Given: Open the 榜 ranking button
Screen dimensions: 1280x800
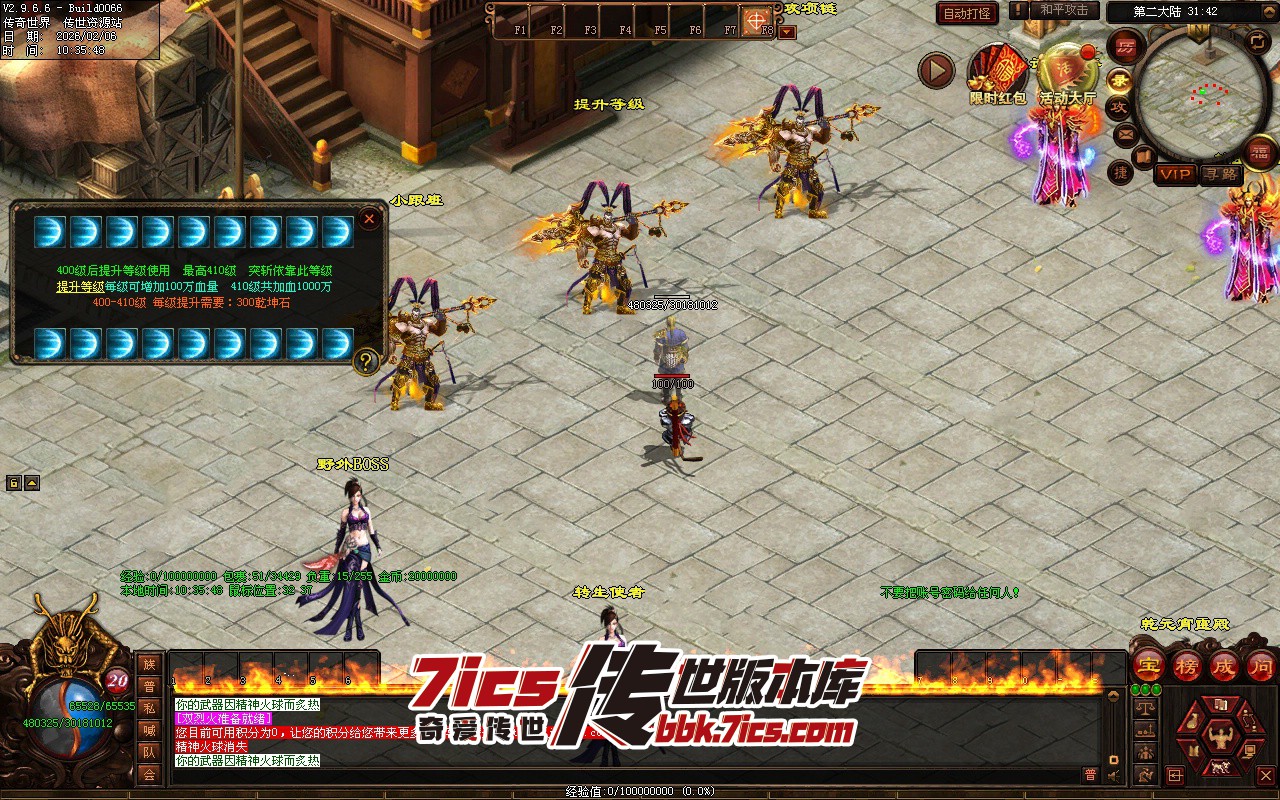Looking at the screenshot, I should pos(1186,665).
